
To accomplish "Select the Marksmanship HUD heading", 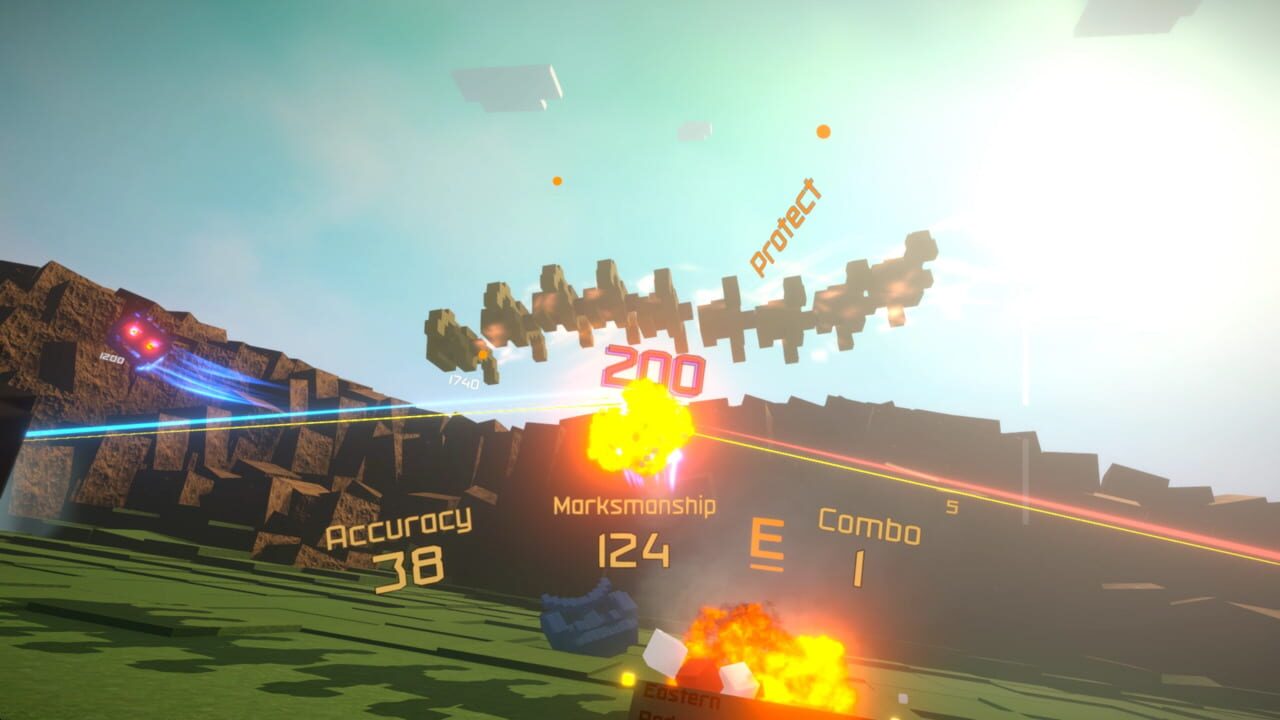I will point(634,506).
